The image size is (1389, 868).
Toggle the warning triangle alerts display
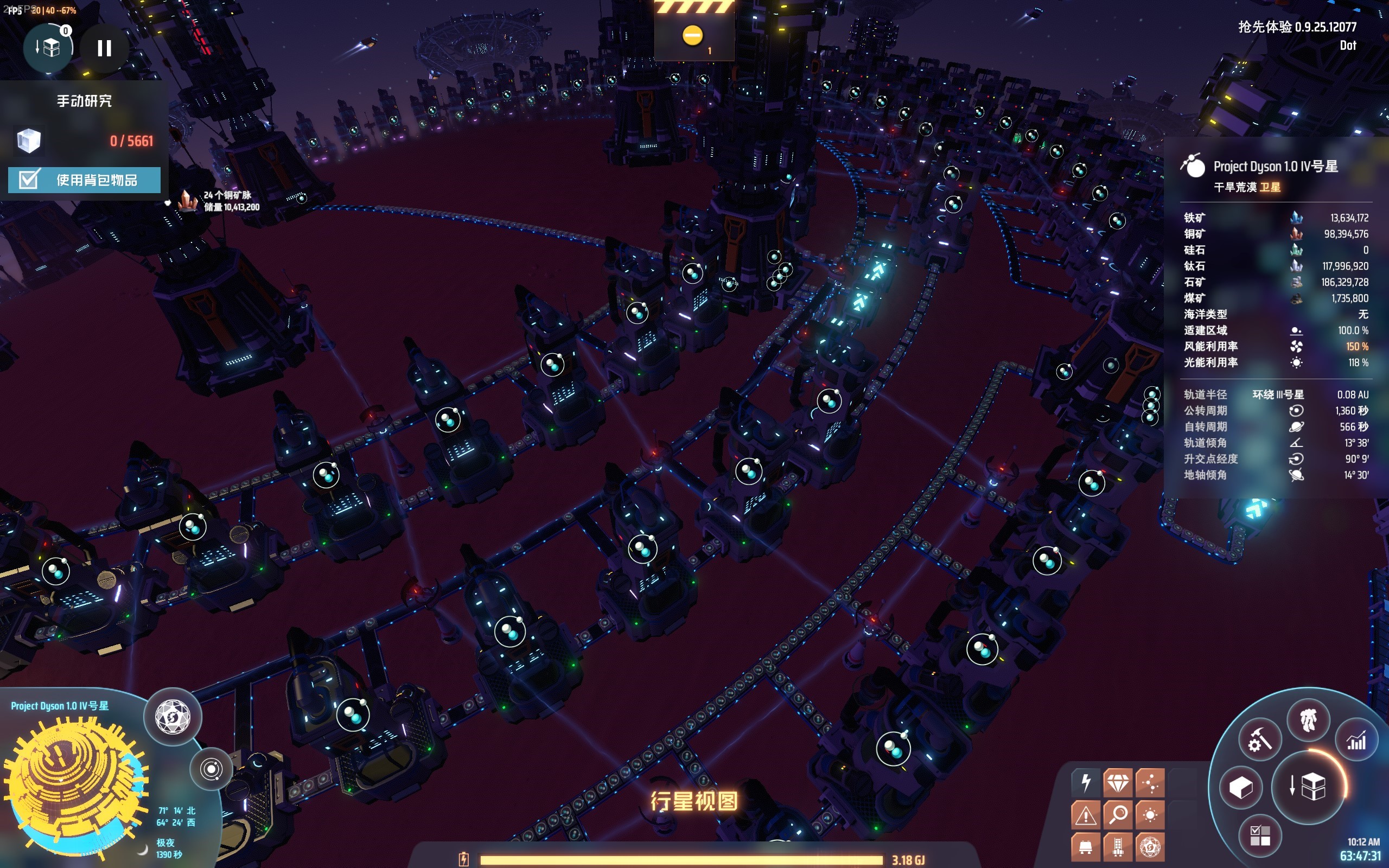[x=1085, y=815]
